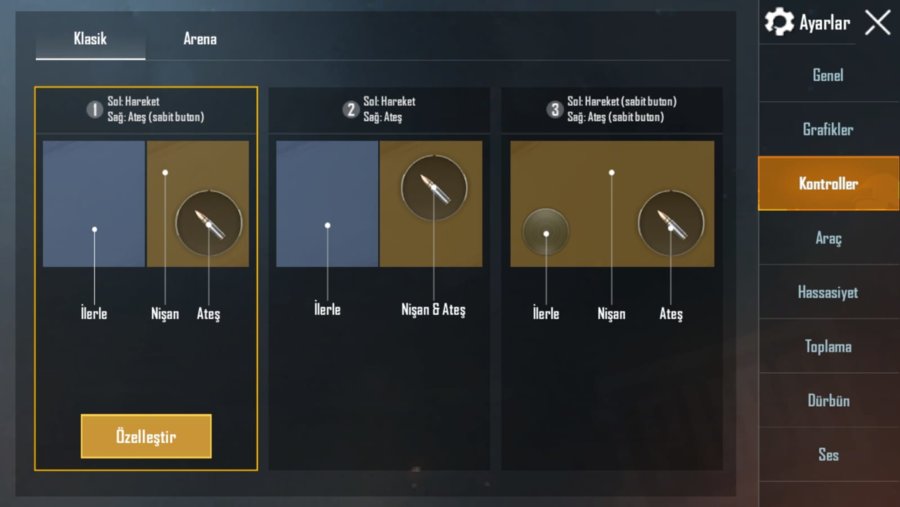The height and width of the screenshot is (507, 900).
Task: Open the Araç settings section
Action: (828, 239)
